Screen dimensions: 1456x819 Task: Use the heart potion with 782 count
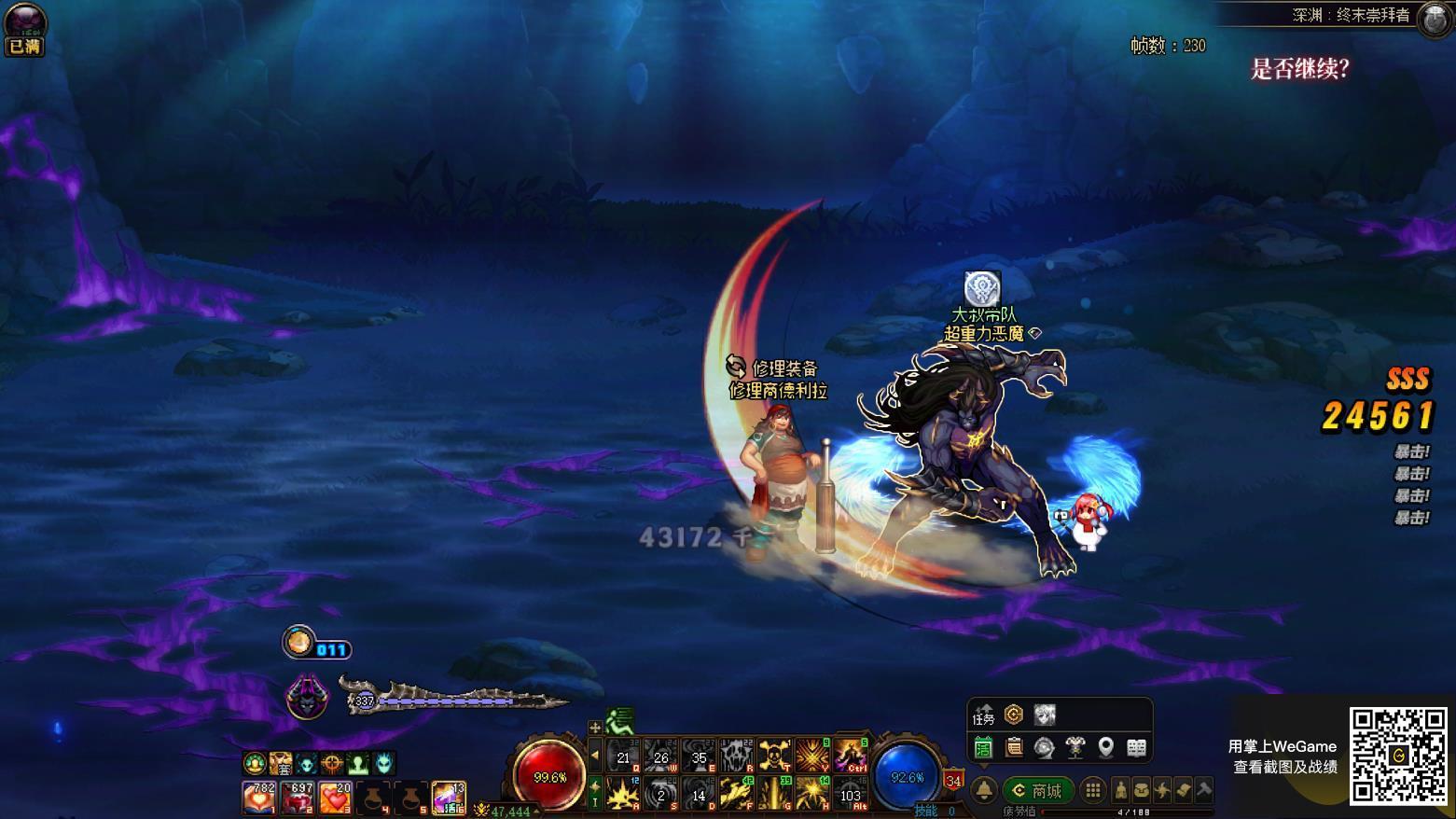coord(258,798)
